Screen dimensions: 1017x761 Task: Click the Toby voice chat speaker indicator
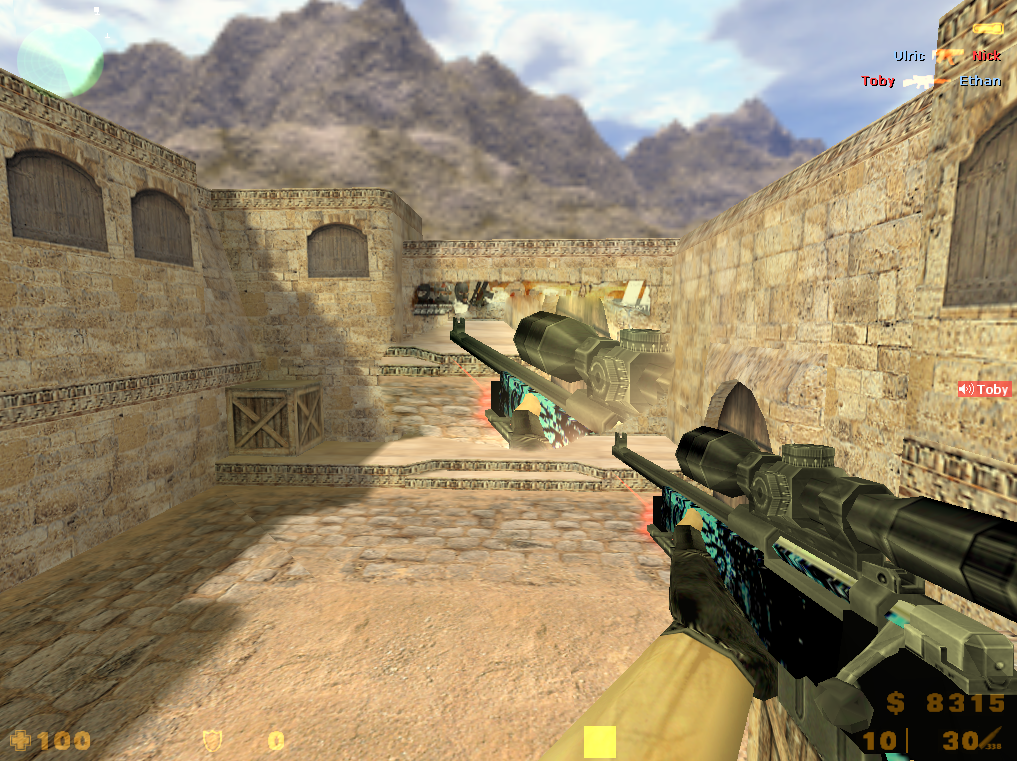(x=984, y=390)
